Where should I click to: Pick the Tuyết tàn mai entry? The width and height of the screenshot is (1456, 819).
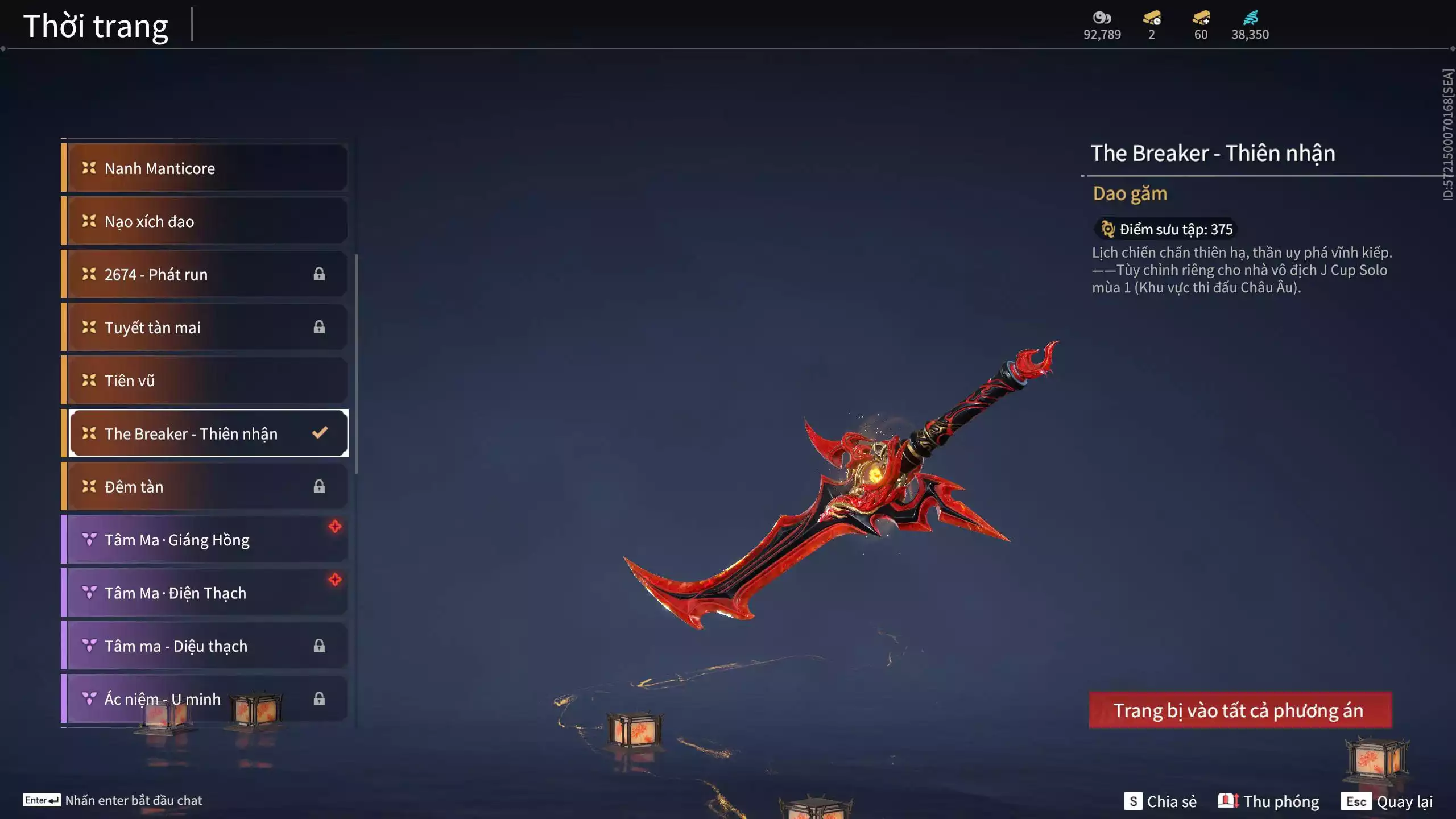click(205, 328)
